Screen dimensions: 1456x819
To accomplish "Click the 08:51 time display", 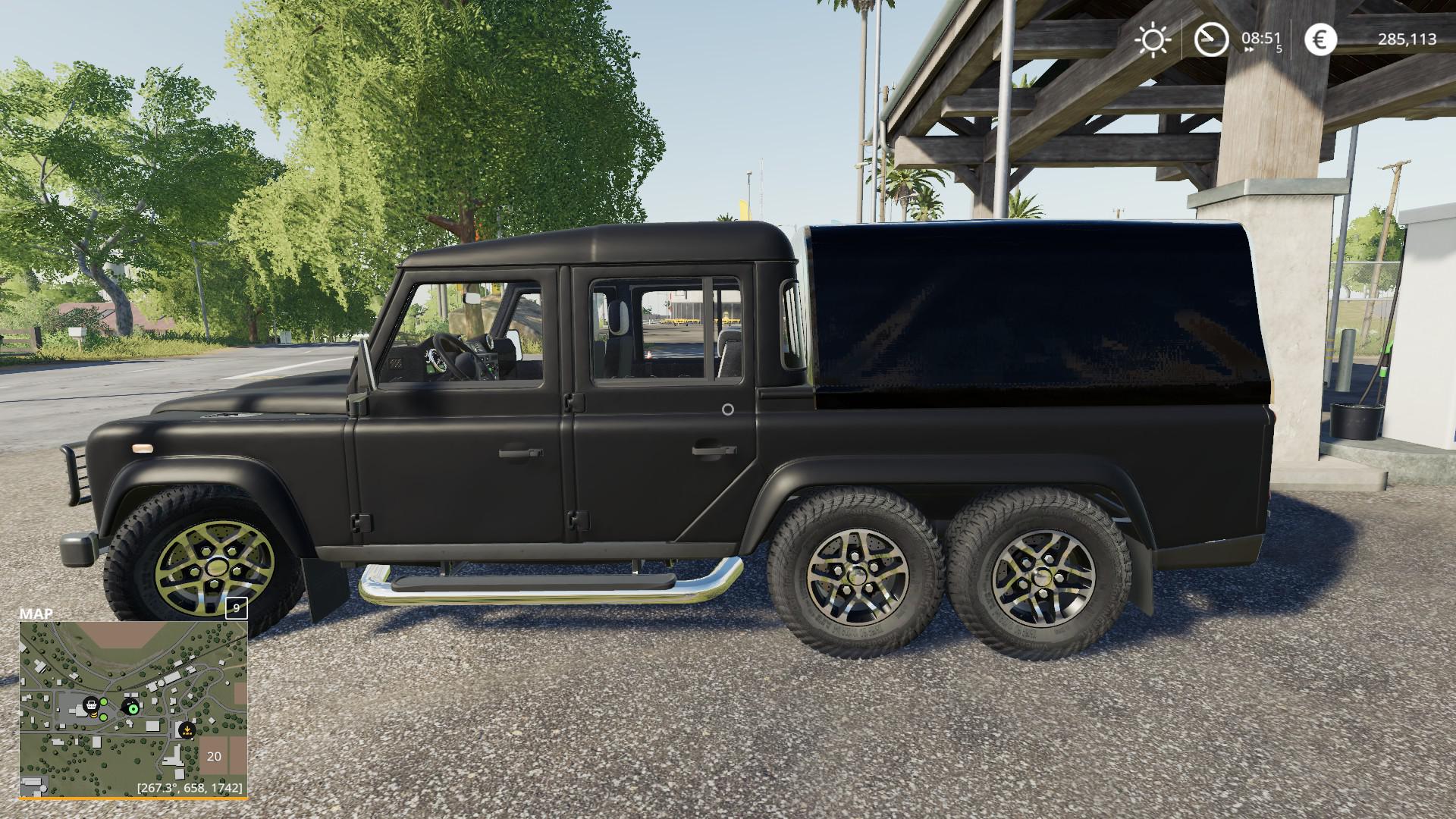I will click(1261, 36).
